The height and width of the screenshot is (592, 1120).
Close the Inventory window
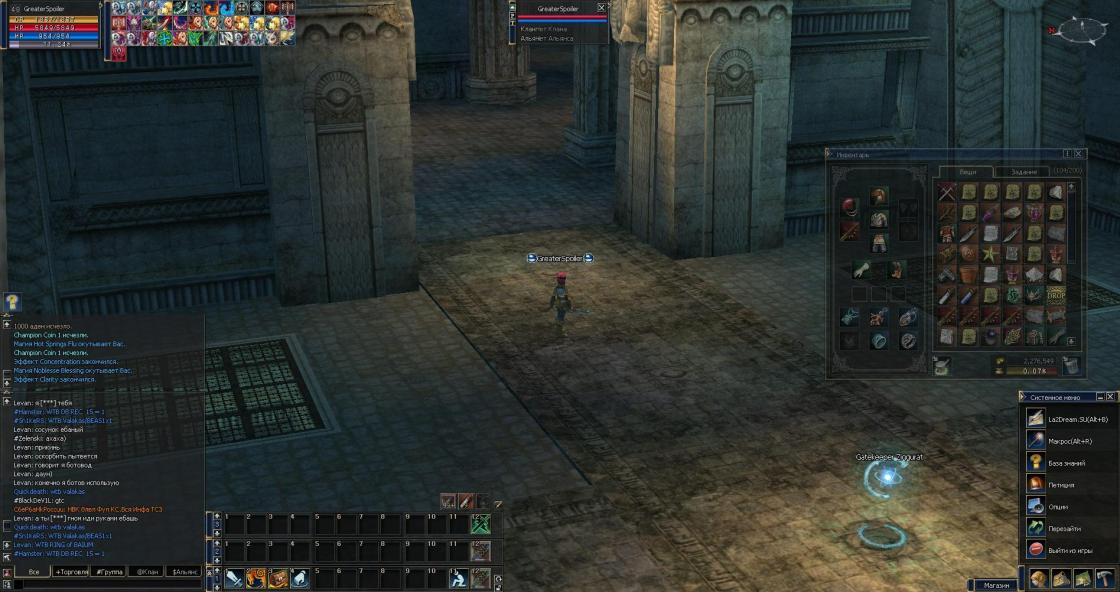(x=1080, y=154)
